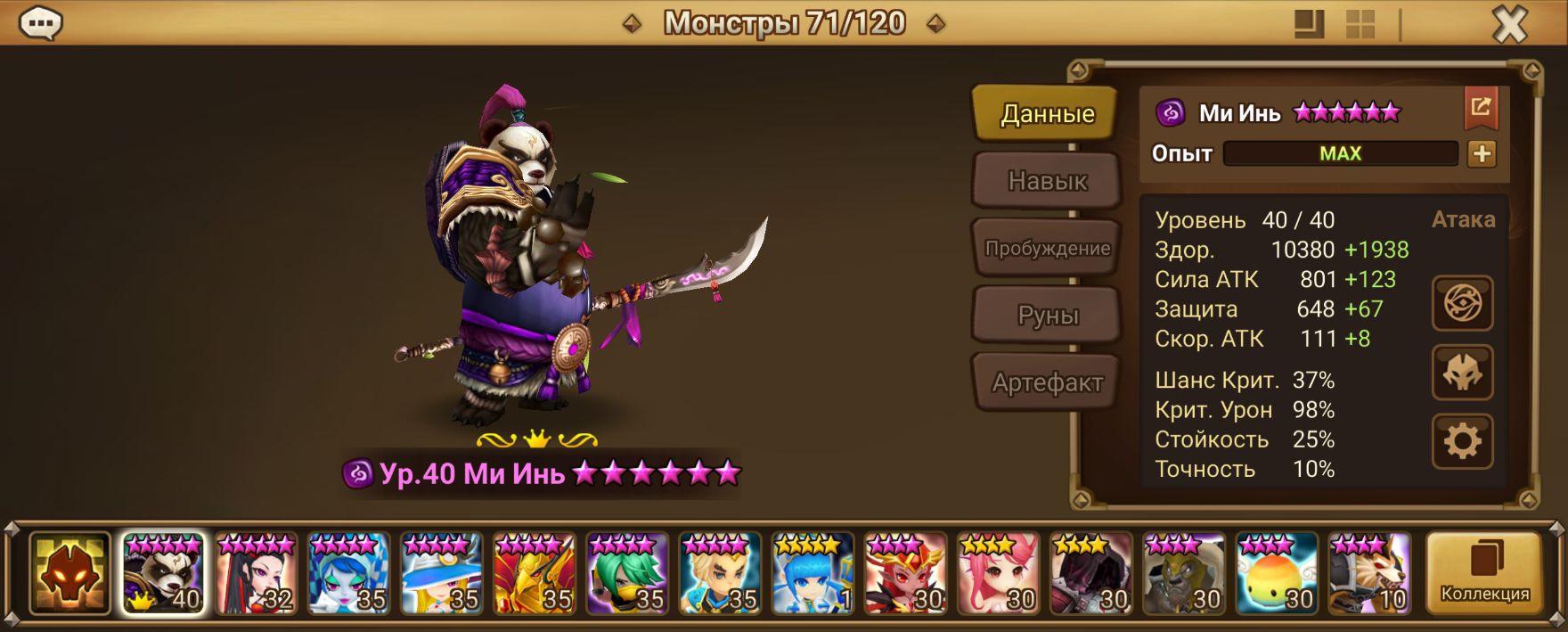The height and width of the screenshot is (632, 1568).
Task: Click the red monster-face filter icon
Action: click(x=69, y=574)
